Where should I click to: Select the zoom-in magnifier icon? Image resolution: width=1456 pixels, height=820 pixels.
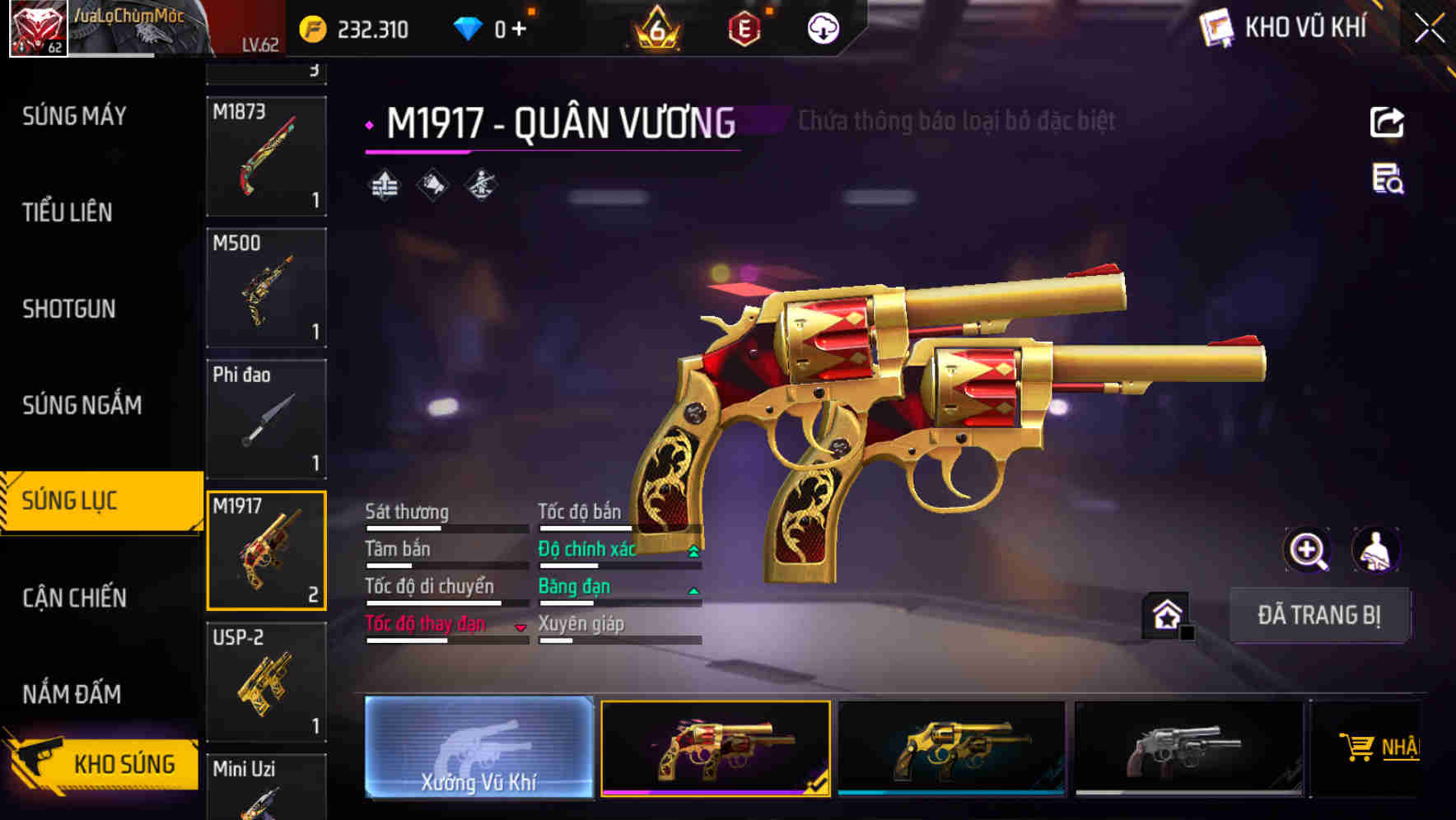click(1308, 550)
